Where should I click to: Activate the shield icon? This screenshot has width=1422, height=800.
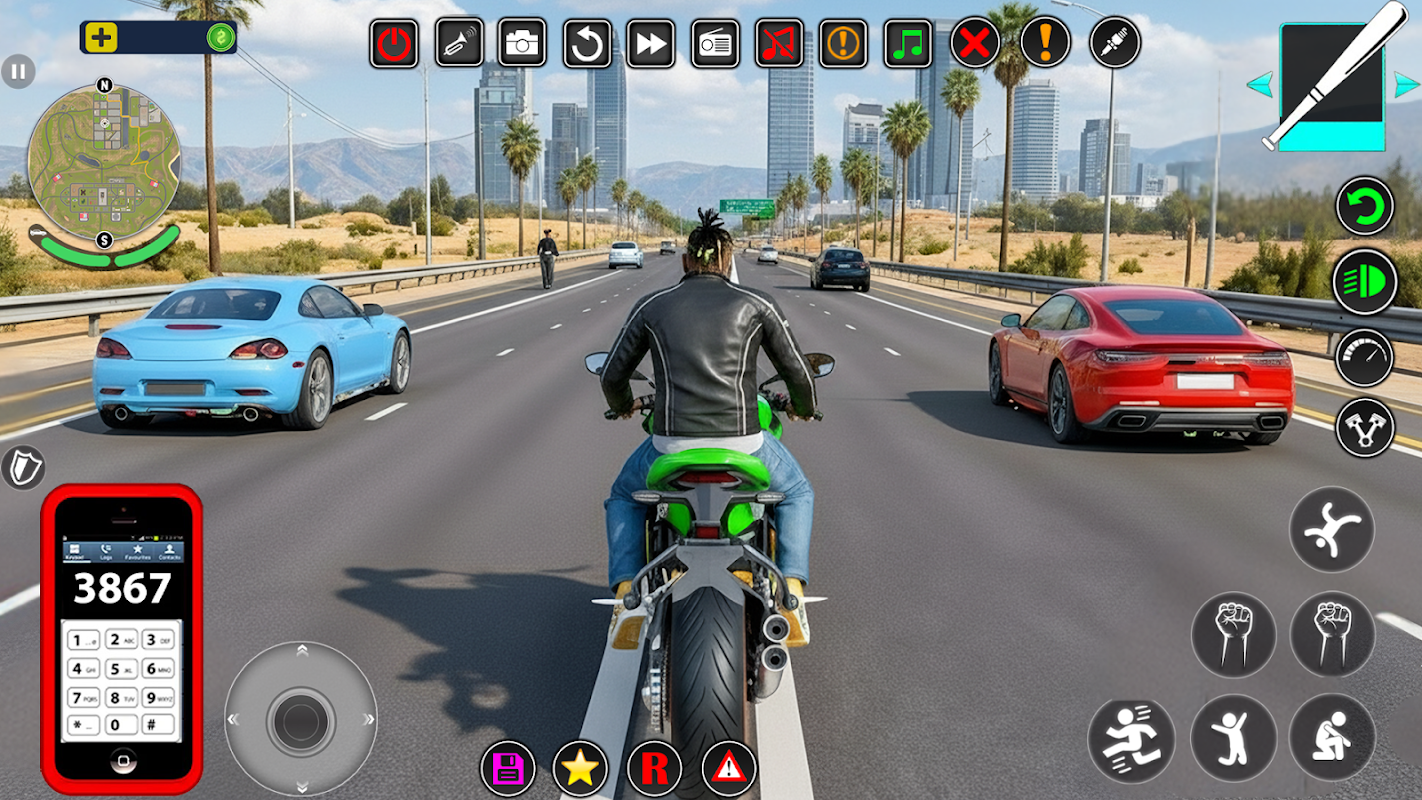pos(21,467)
